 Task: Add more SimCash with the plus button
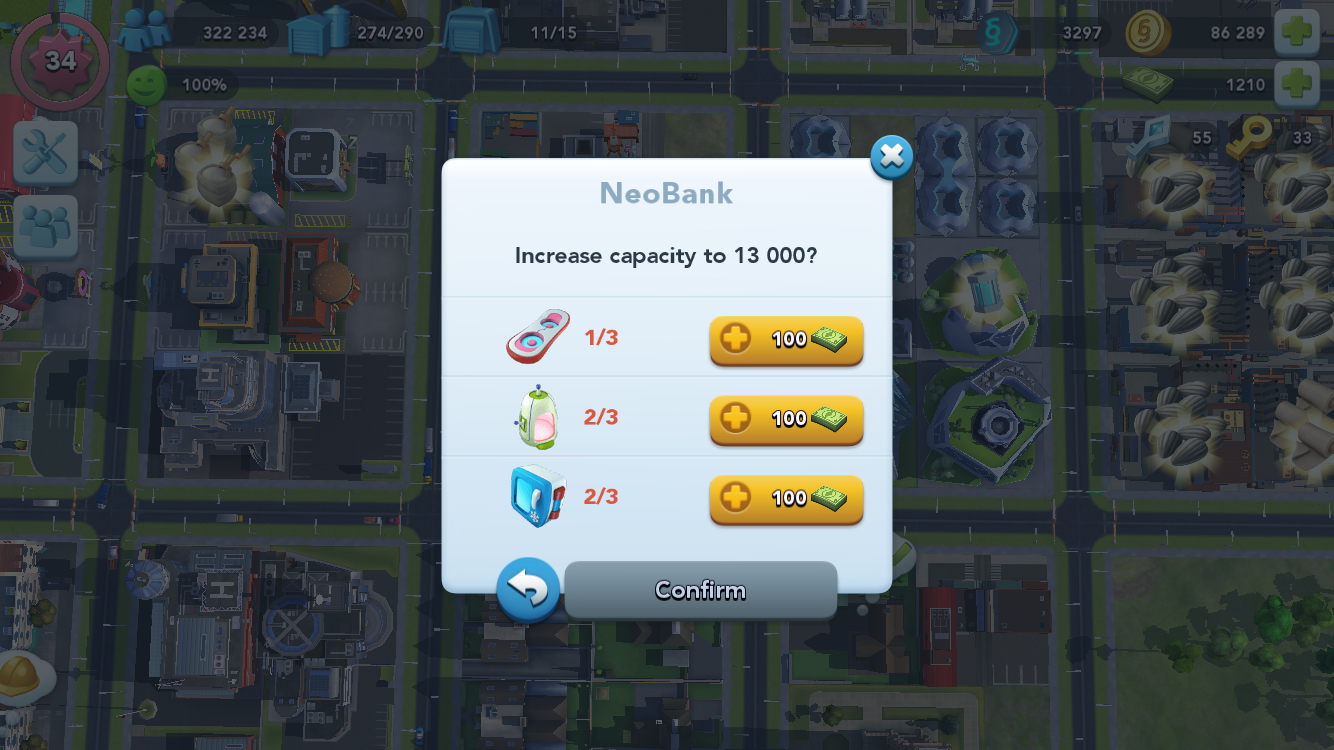(x=1296, y=84)
